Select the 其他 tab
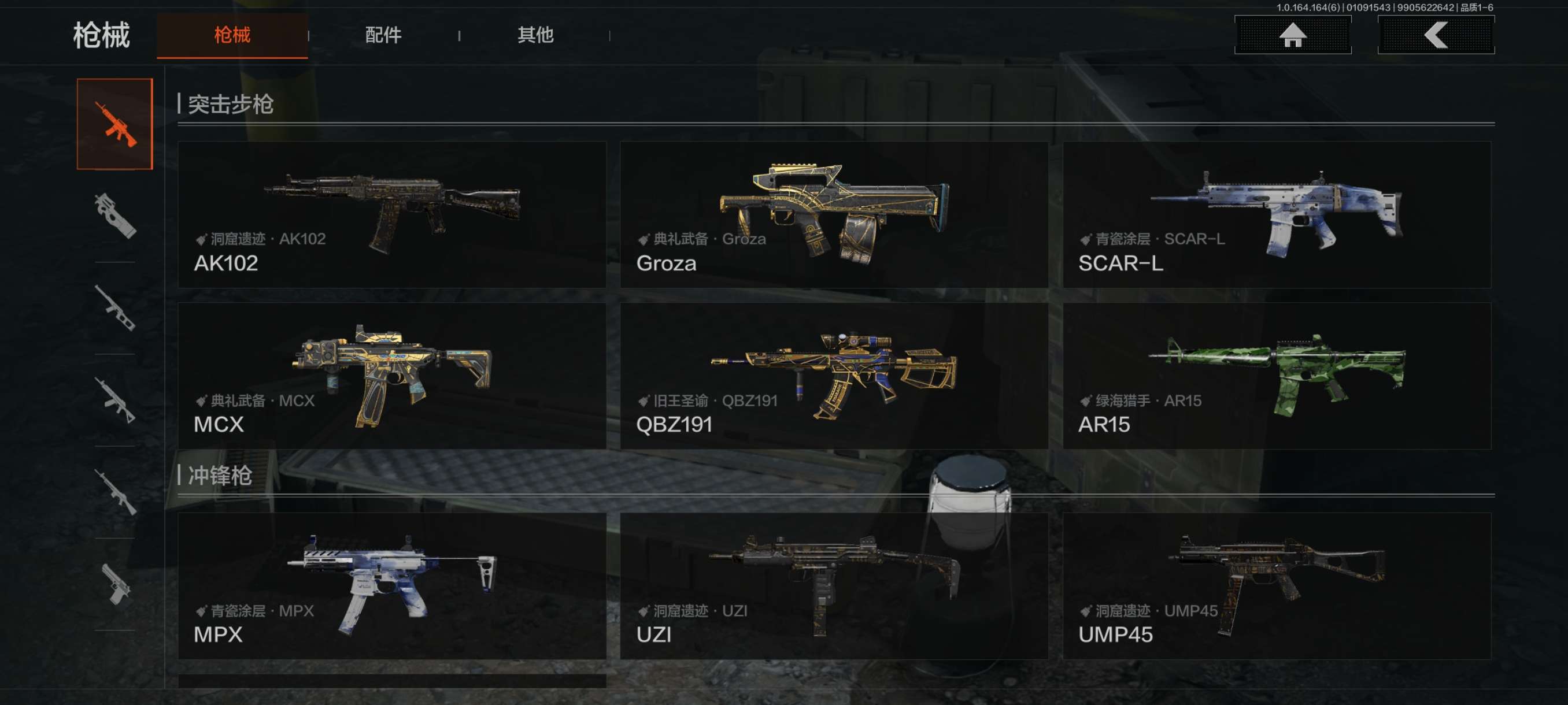 pos(535,35)
